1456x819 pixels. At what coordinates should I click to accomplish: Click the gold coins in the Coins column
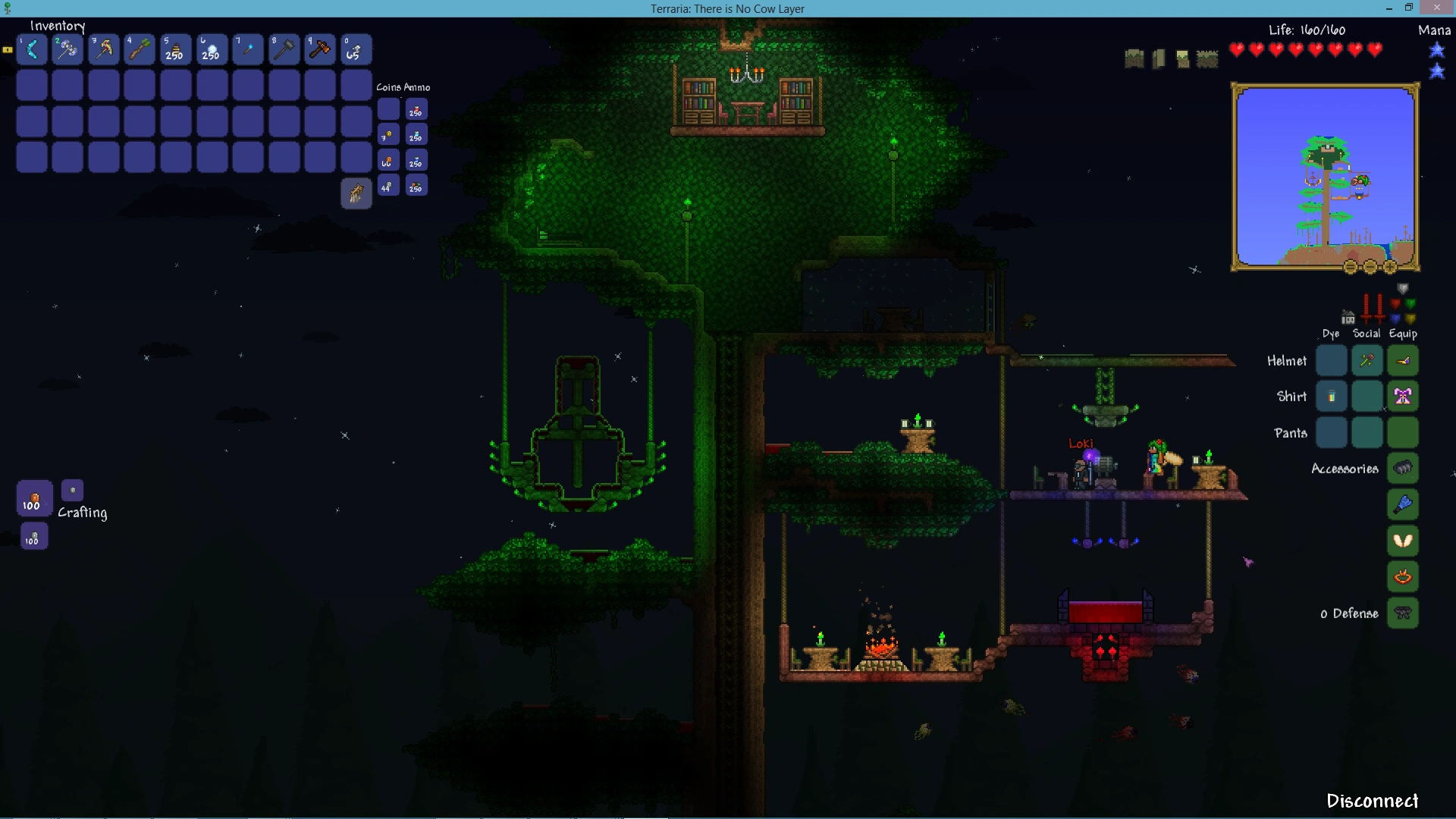click(x=388, y=135)
